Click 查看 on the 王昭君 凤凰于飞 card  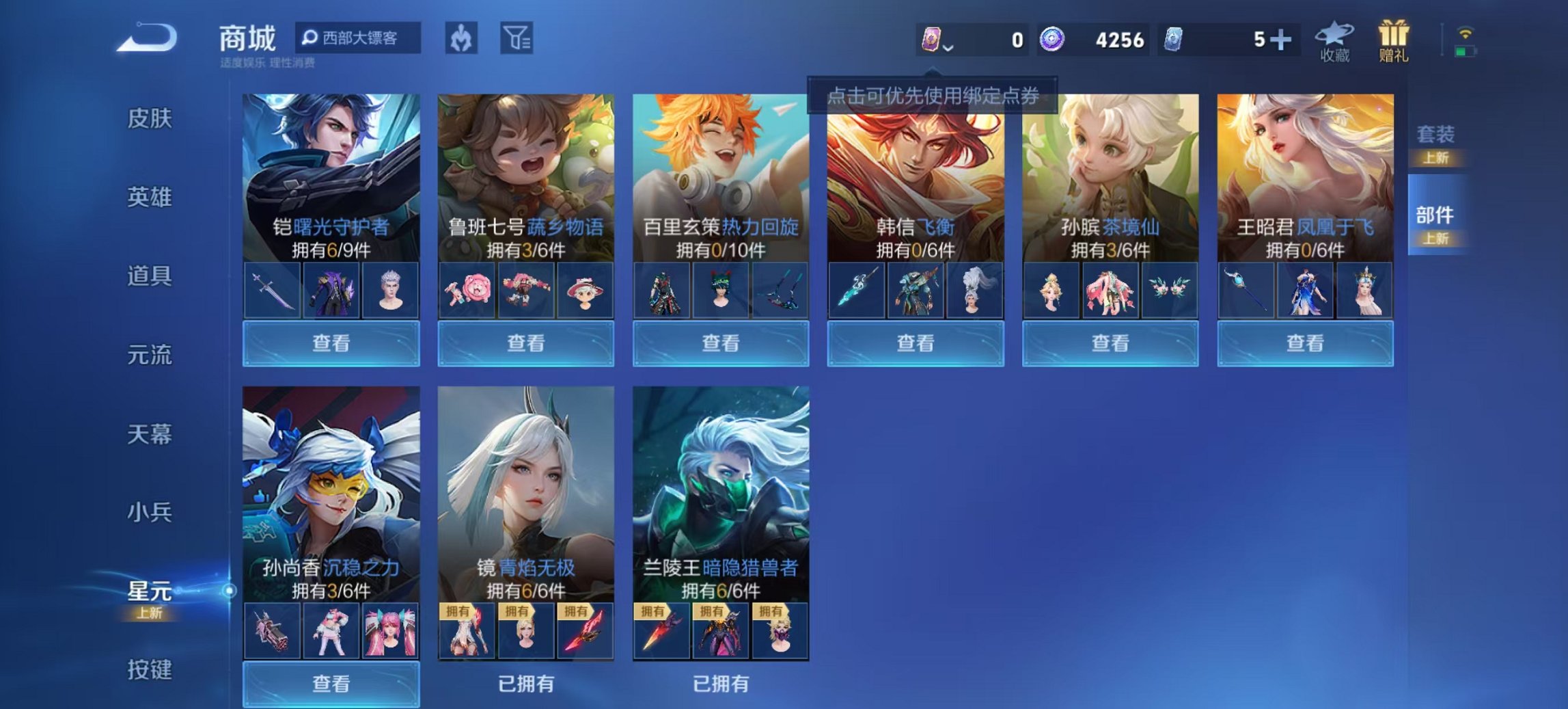(x=1304, y=344)
